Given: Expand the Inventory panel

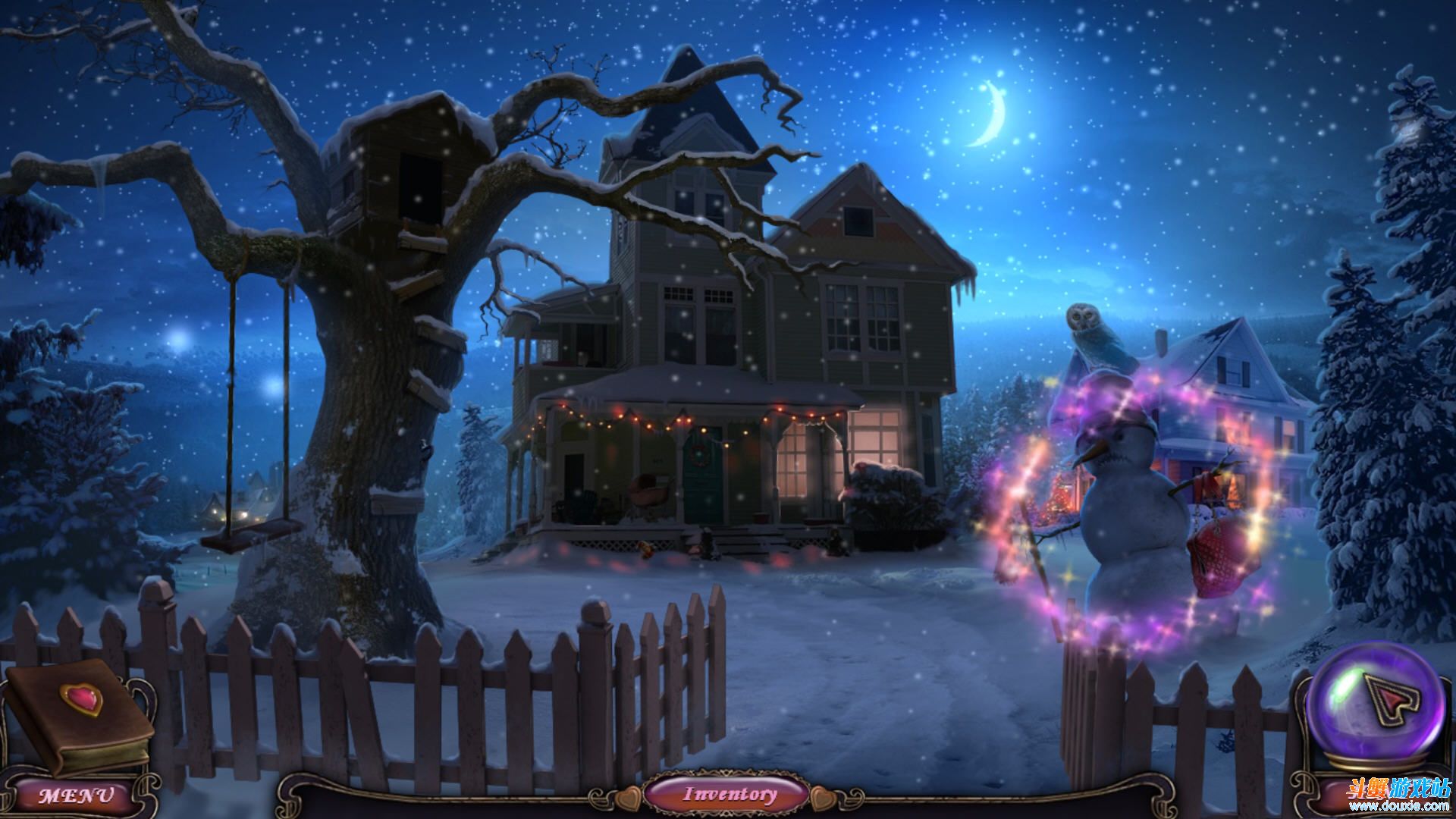Looking at the screenshot, I should tap(730, 794).
